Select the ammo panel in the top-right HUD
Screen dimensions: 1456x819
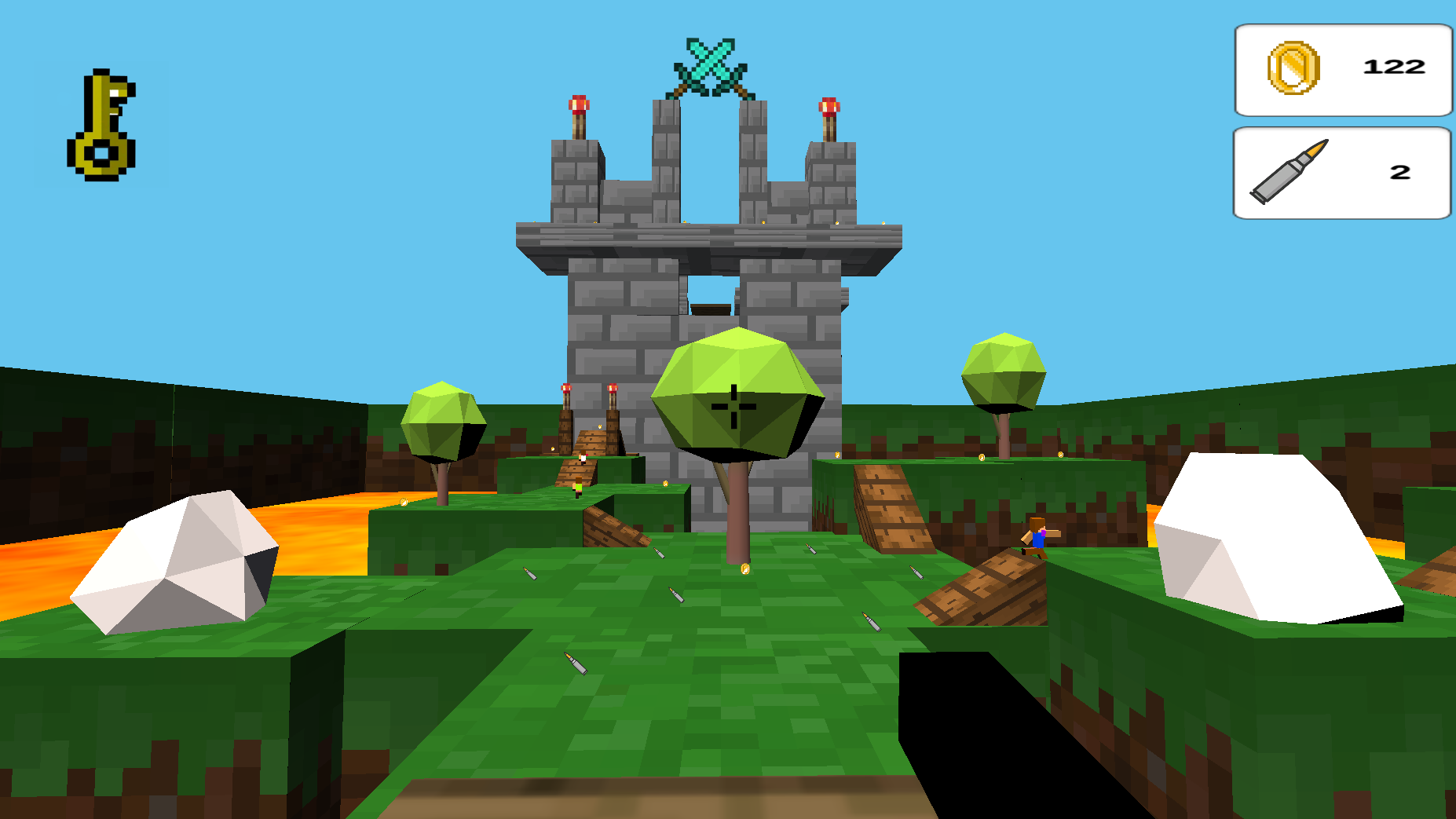click(x=1343, y=172)
